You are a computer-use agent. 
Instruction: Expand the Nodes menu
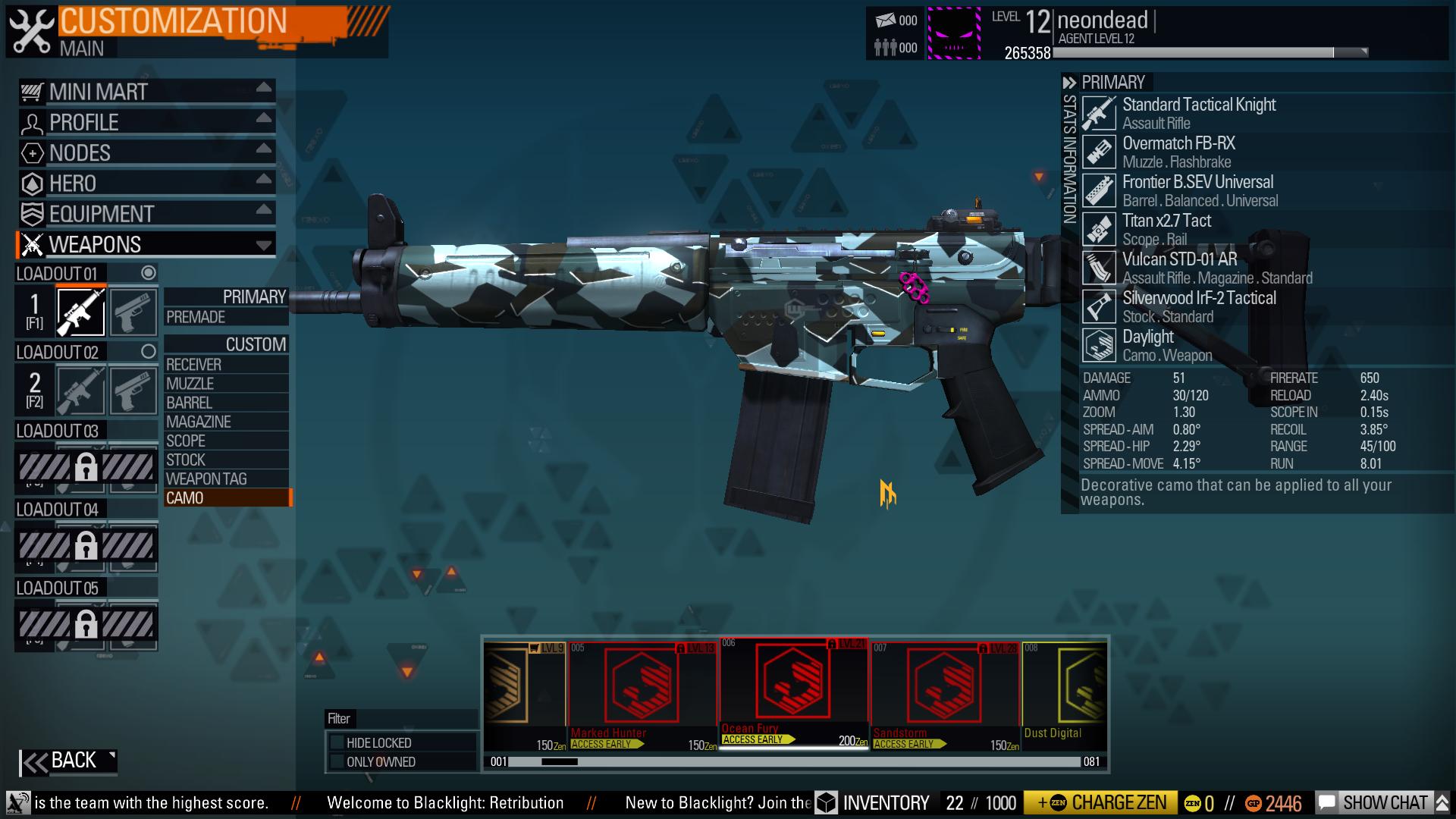(146, 152)
